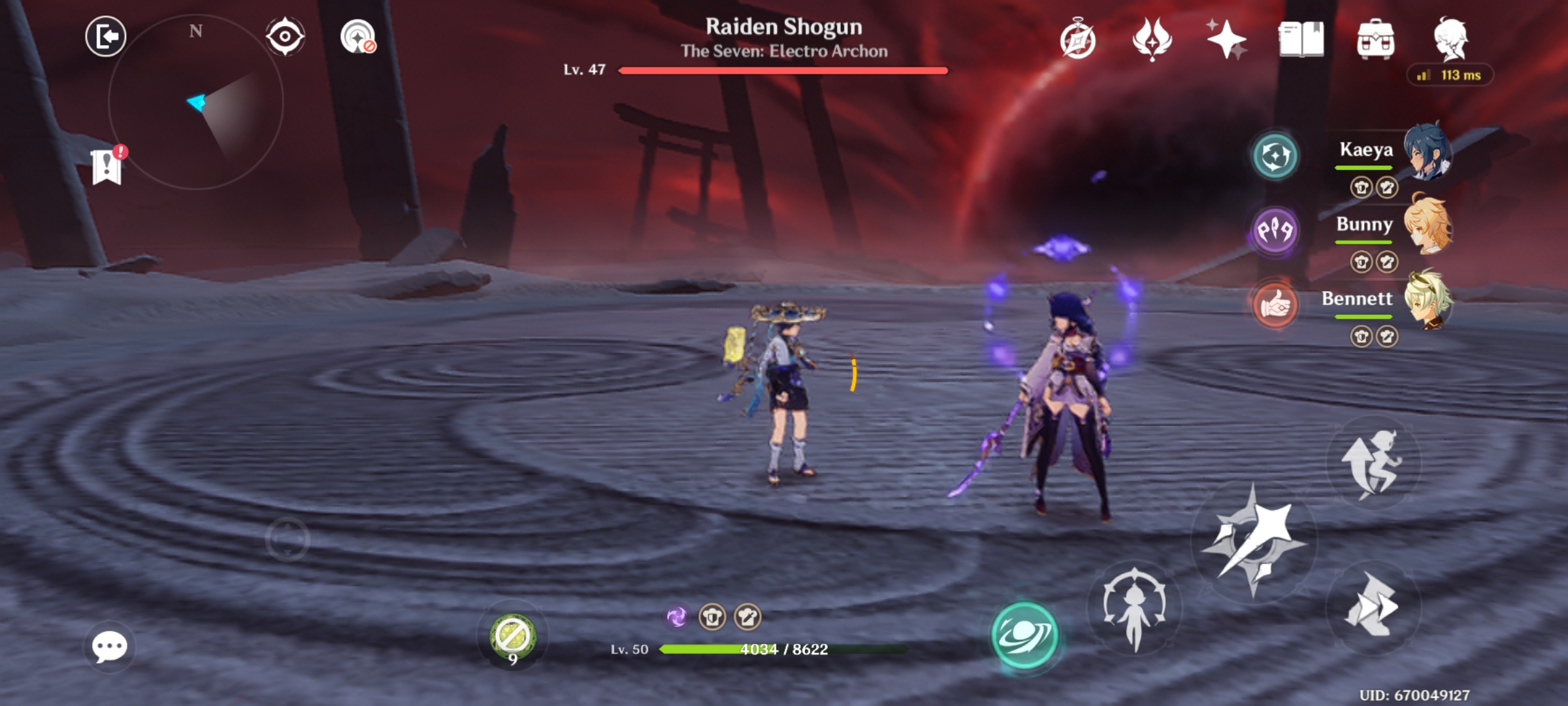Open the in-game chat bubble

tap(110, 647)
